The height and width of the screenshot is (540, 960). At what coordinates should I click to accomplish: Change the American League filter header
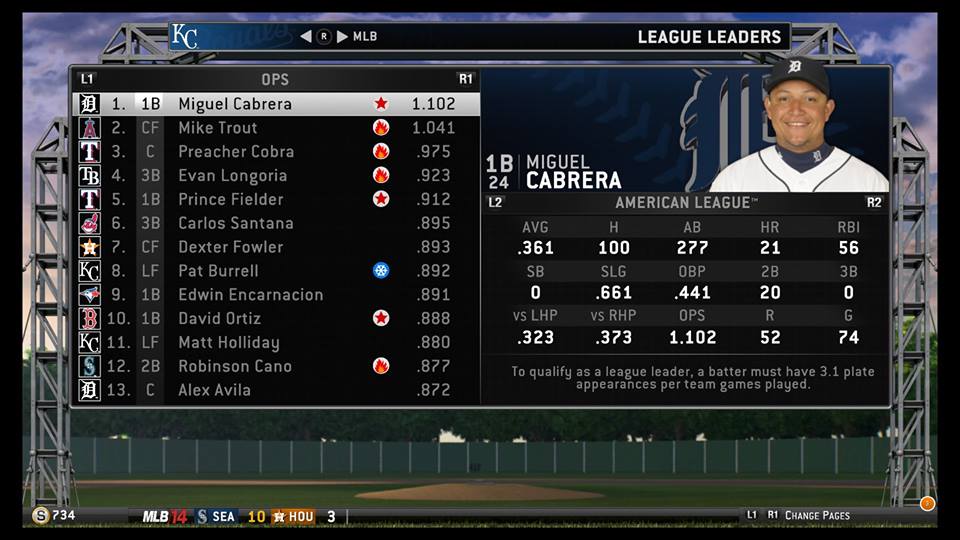coord(683,203)
